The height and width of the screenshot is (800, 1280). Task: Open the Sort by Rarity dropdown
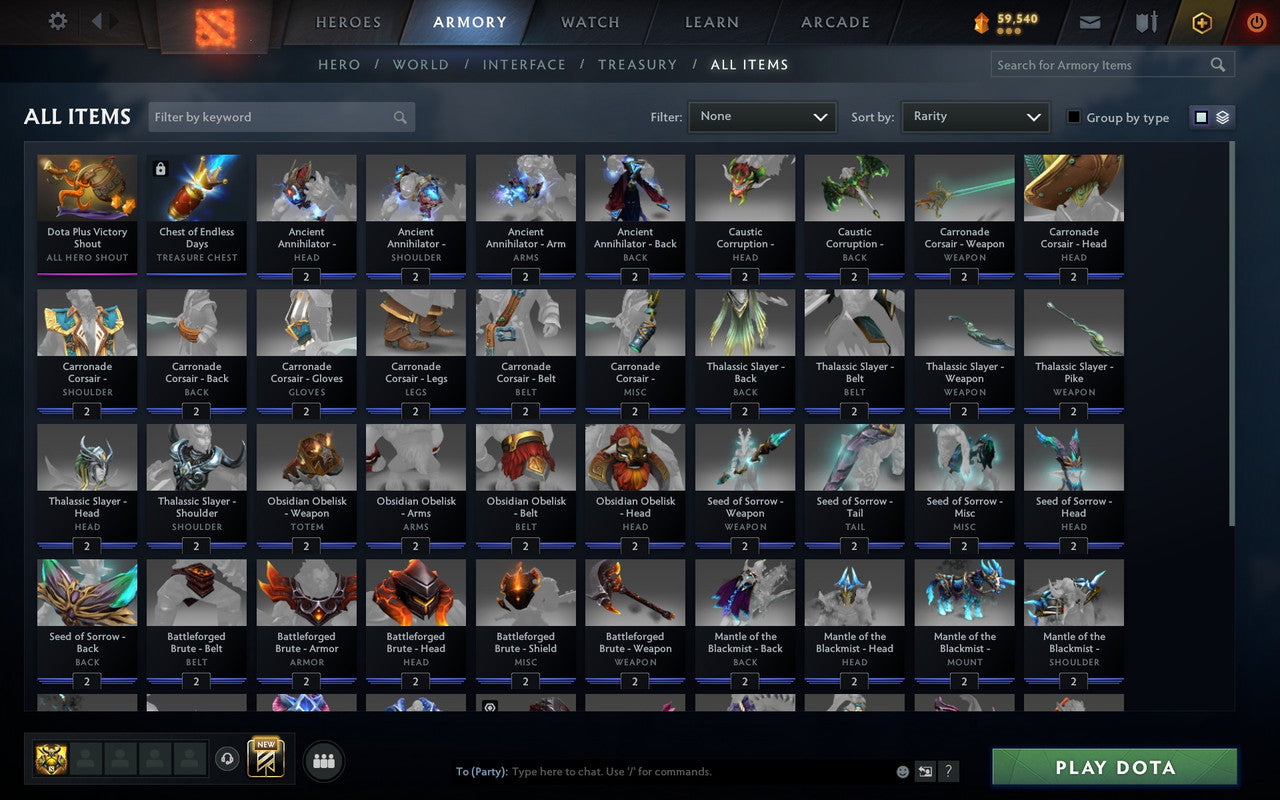[x=975, y=116]
